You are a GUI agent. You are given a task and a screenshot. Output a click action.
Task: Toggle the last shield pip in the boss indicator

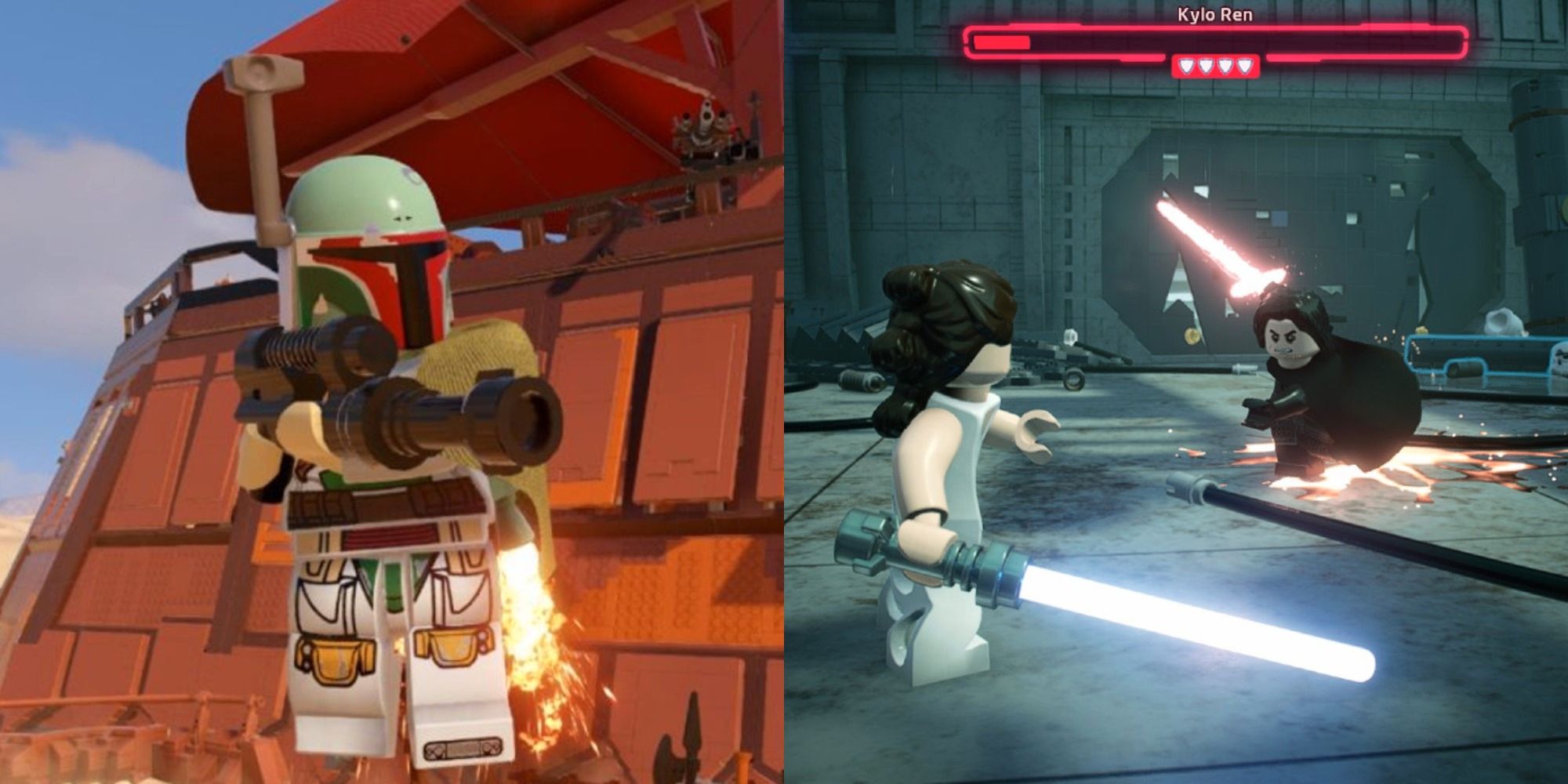[1244, 66]
